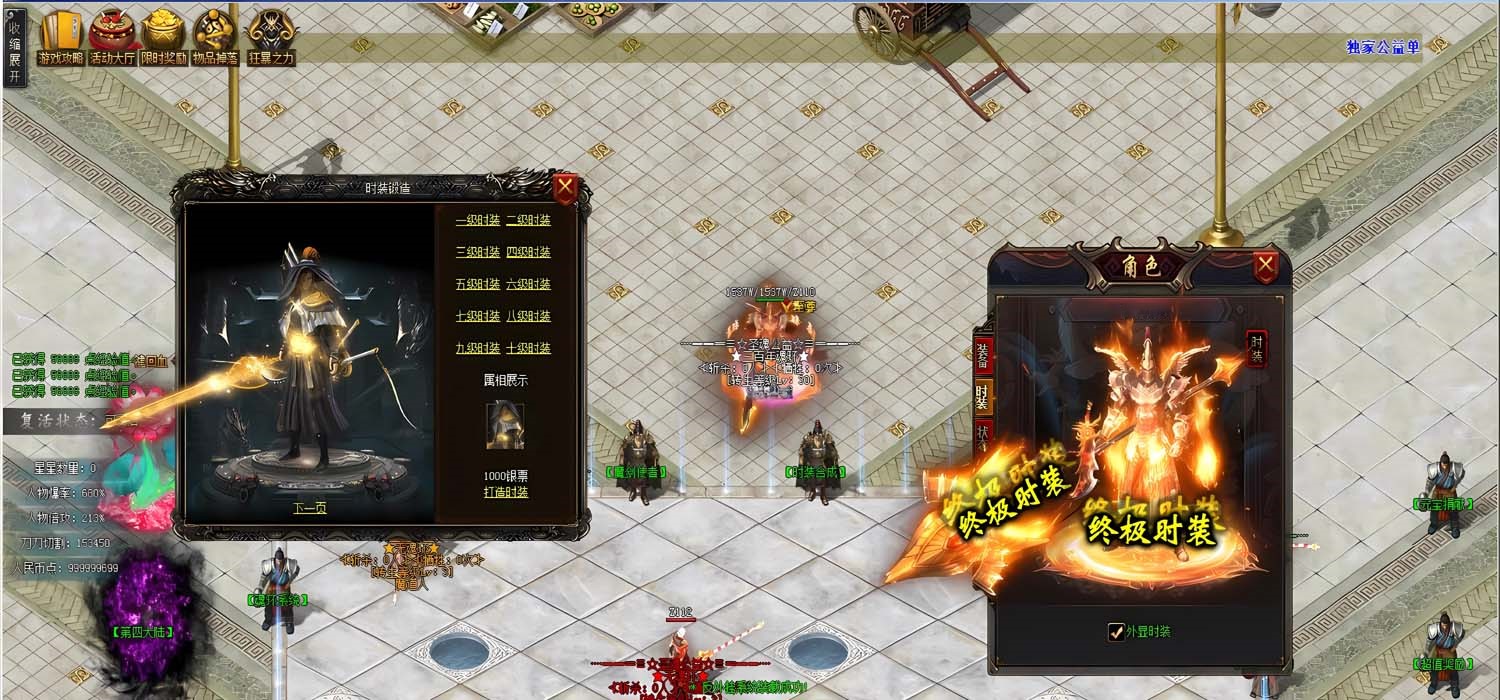
Task: Choose the 二级时装 option
Action: coord(528,221)
